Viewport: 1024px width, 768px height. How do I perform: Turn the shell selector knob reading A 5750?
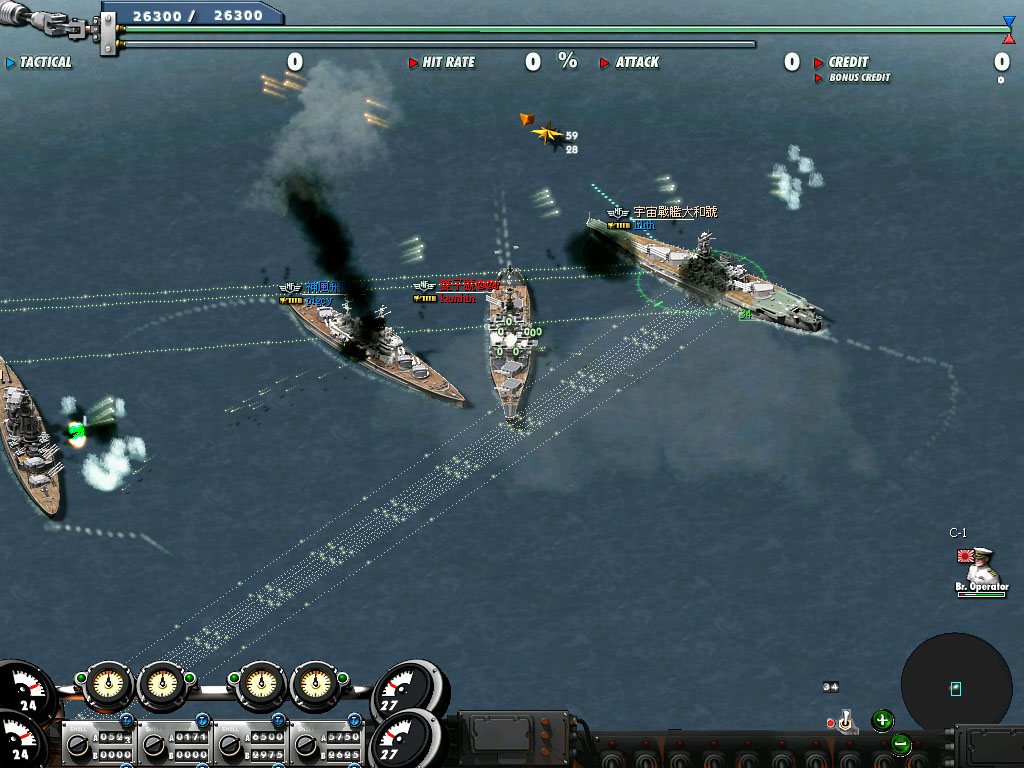(304, 745)
